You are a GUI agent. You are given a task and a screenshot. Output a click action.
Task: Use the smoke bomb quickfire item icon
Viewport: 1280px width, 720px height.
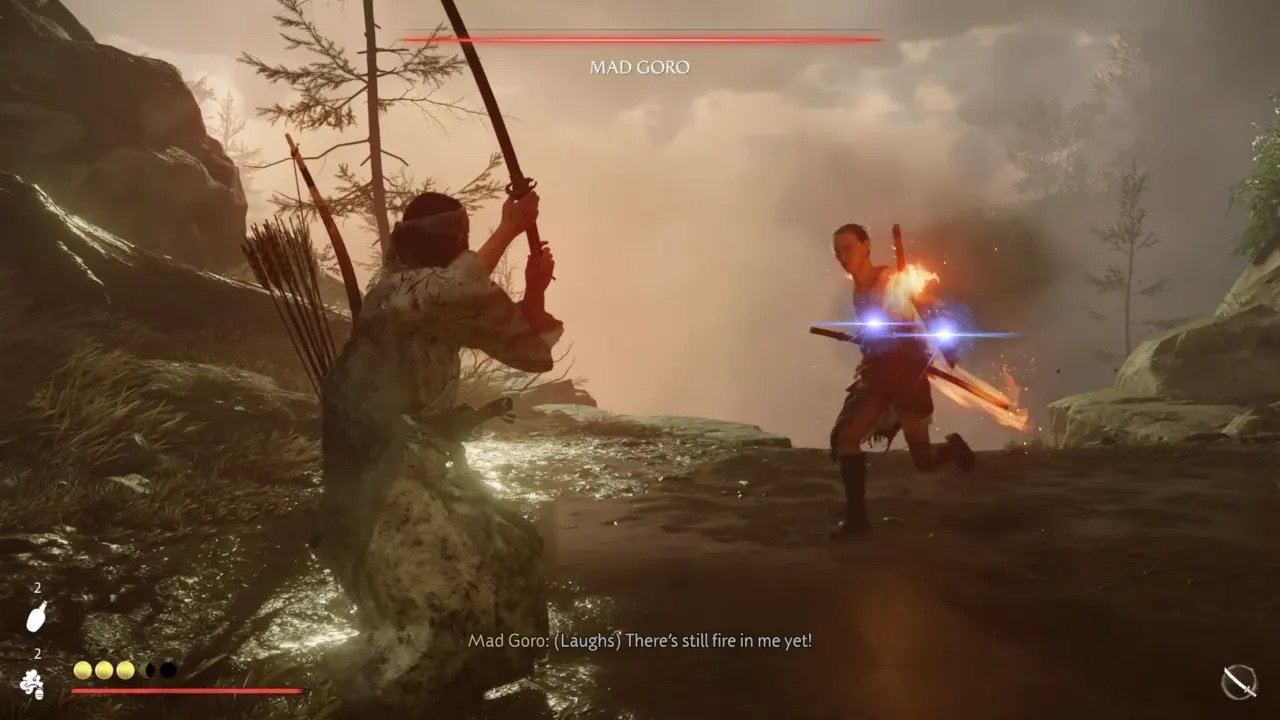[x=32, y=684]
